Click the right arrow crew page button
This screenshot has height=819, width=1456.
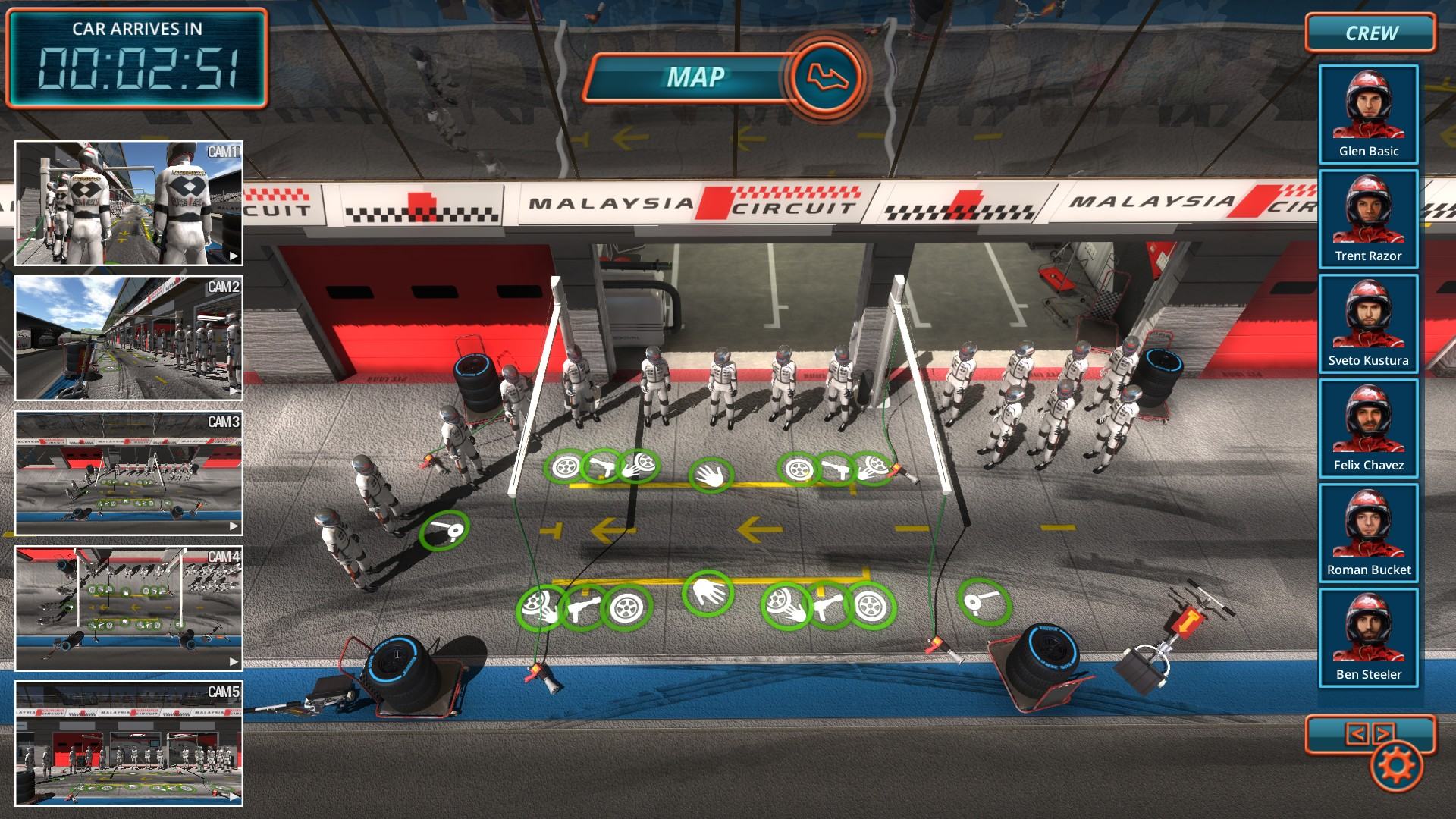click(1382, 733)
